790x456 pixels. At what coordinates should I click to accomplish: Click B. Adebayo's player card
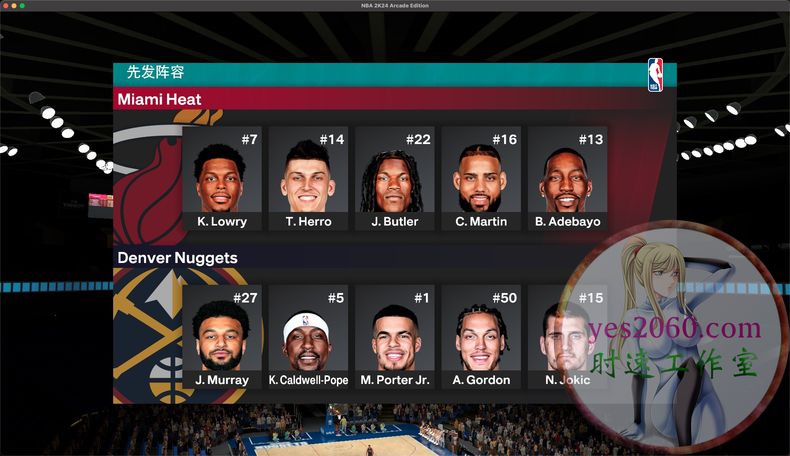tap(567, 178)
